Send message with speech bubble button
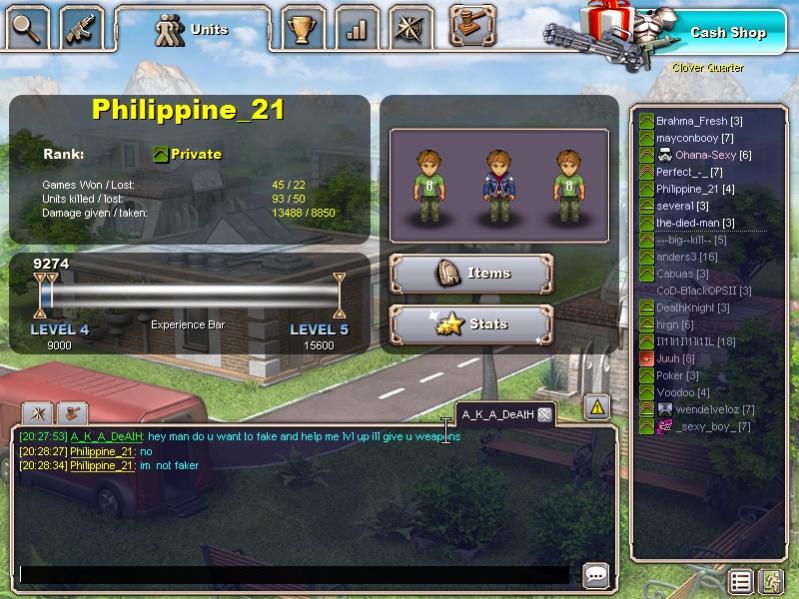 pyautogui.click(x=596, y=575)
